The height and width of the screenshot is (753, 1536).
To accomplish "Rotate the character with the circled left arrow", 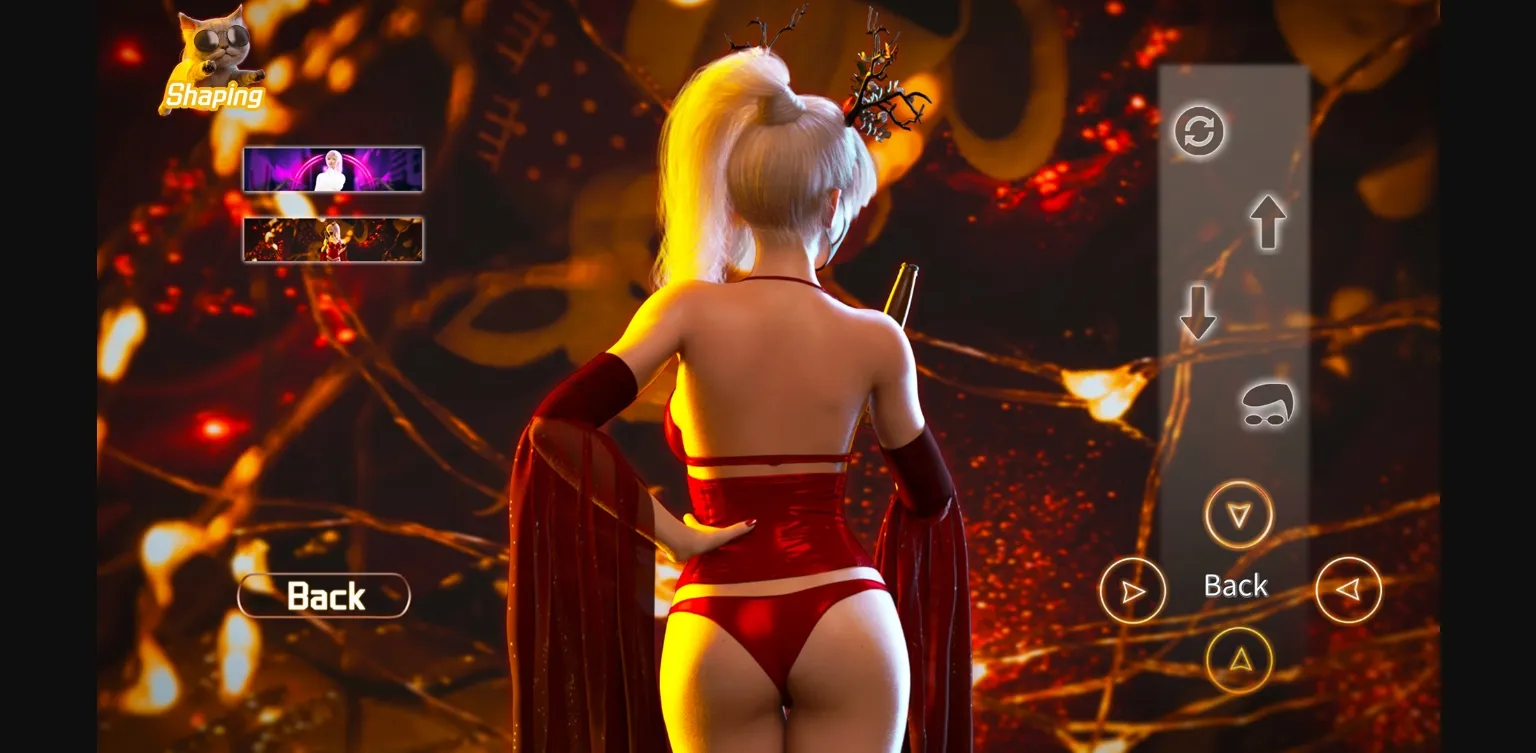I will [1349, 590].
